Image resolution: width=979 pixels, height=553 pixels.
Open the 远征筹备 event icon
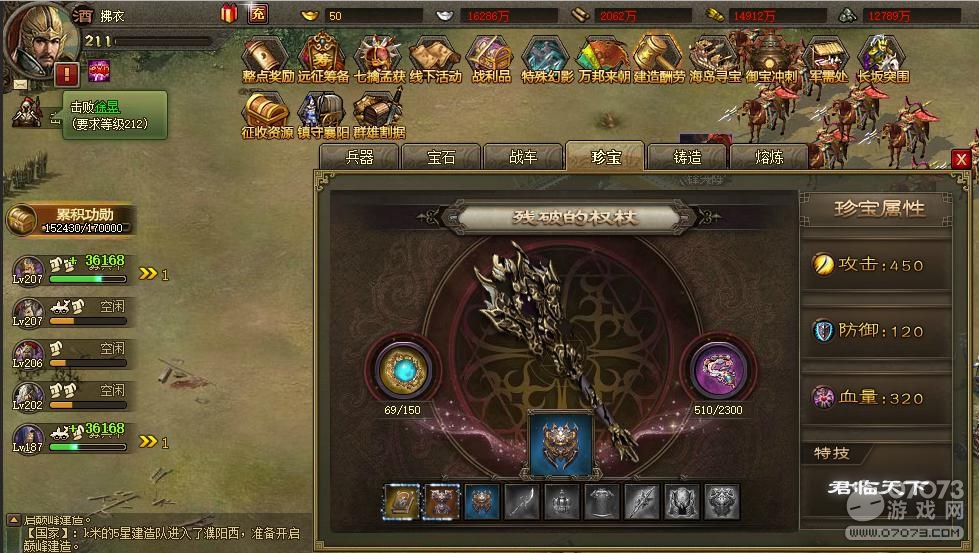point(323,58)
